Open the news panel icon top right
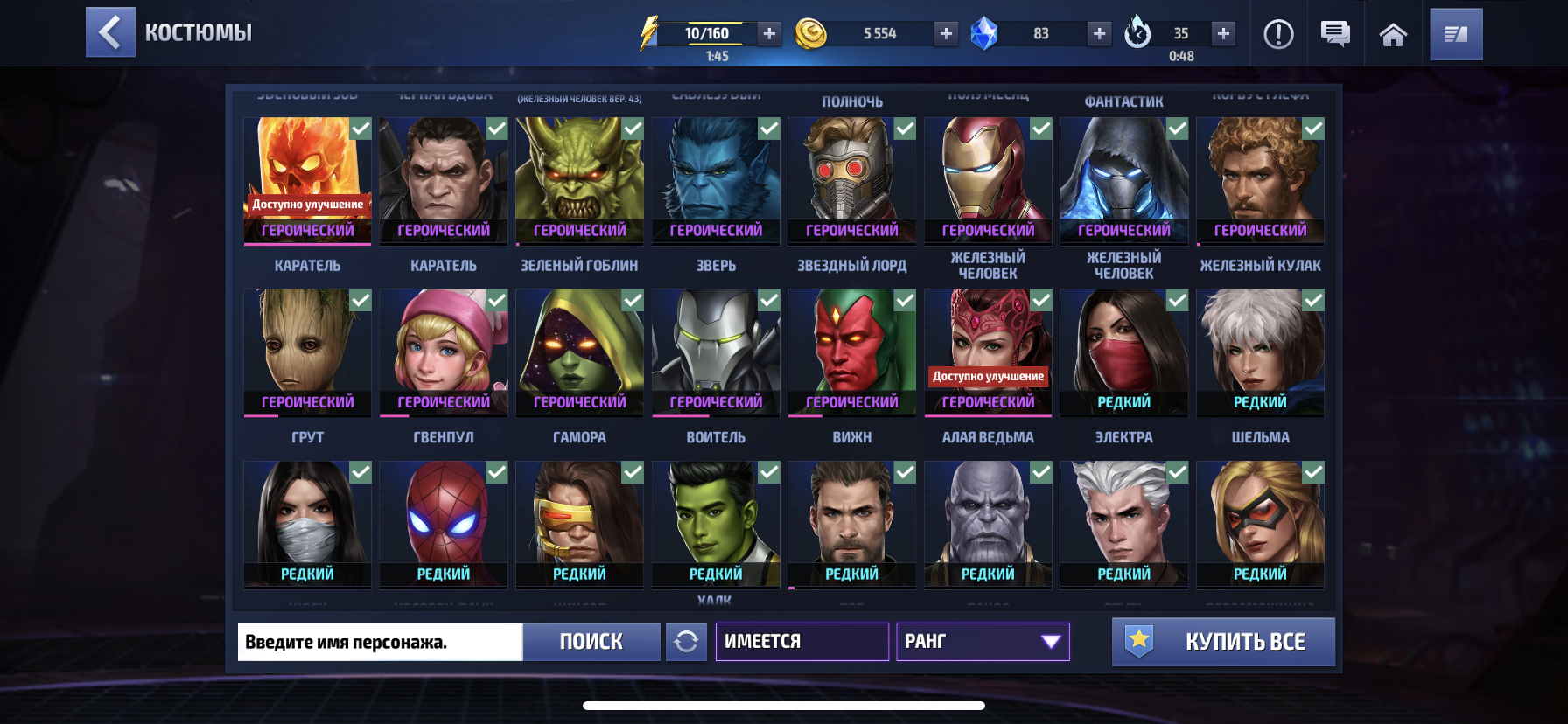The width and height of the screenshot is (1568, 724). [x=1456, y=32]
